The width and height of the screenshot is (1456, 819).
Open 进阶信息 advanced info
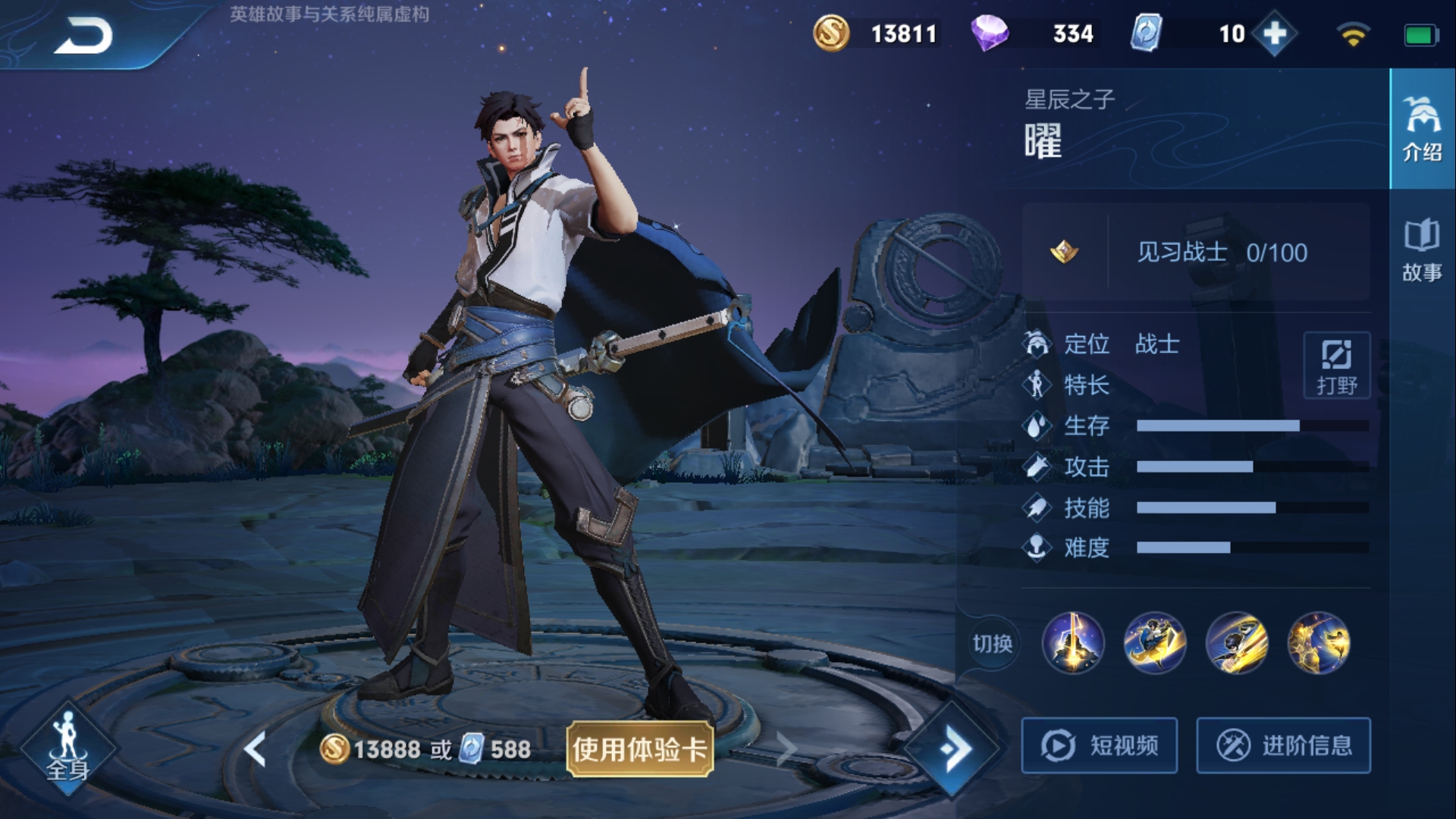(x=1283, y=745)
